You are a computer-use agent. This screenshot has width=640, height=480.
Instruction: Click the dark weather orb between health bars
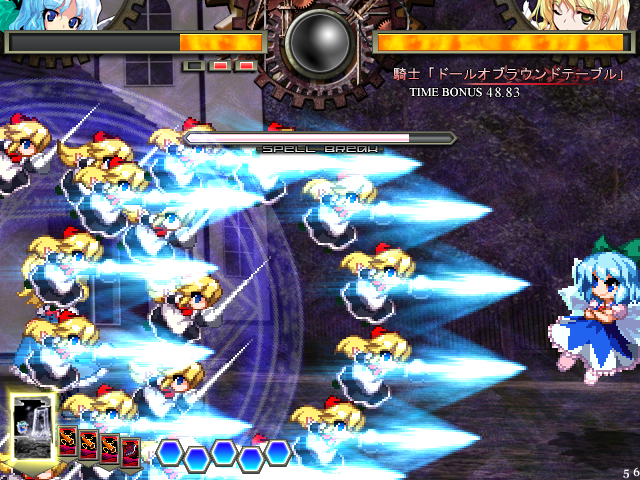[x=319, y=43]
